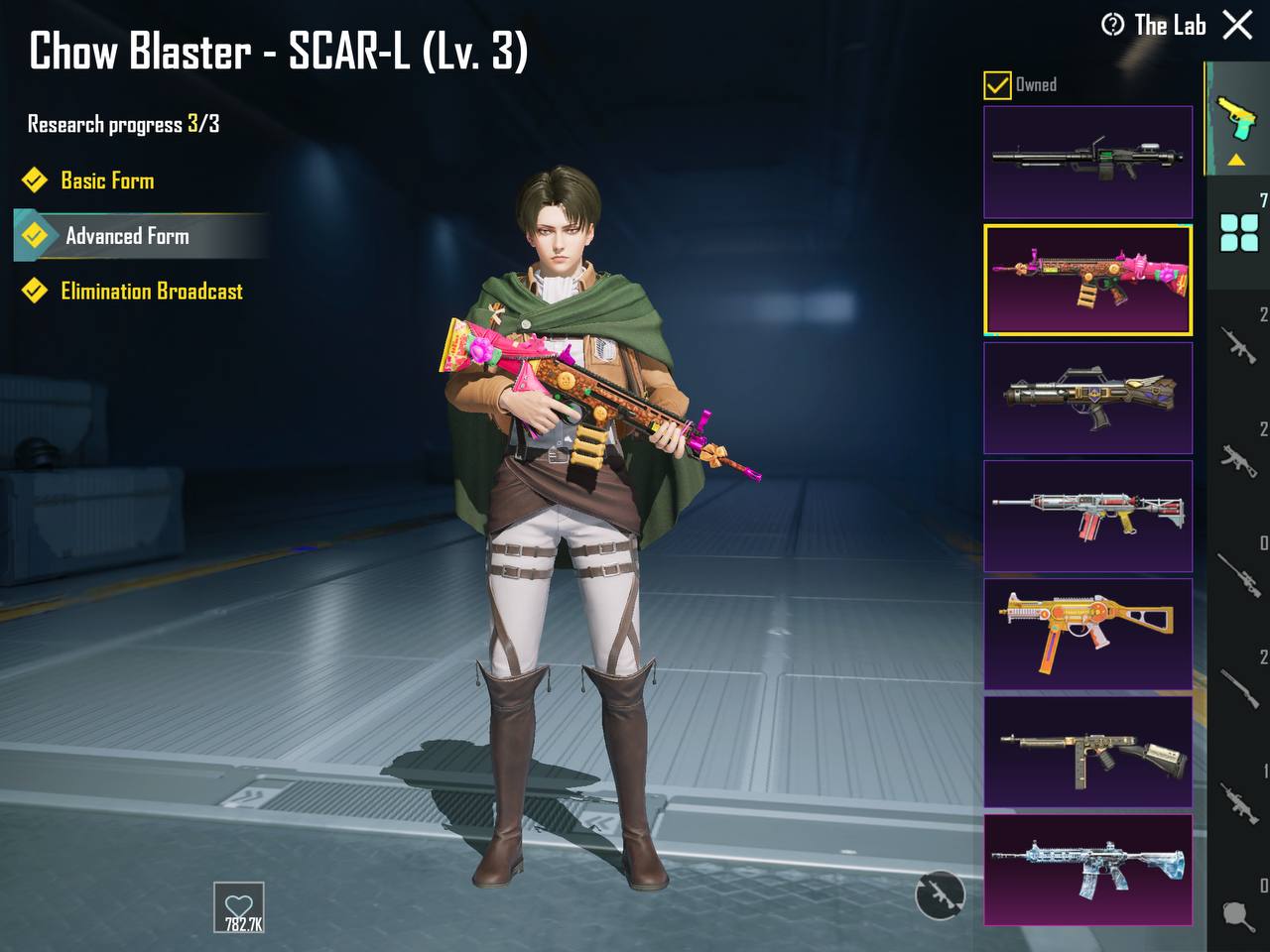Toggle the Owned checkbox filter

[x=997, y=85]
